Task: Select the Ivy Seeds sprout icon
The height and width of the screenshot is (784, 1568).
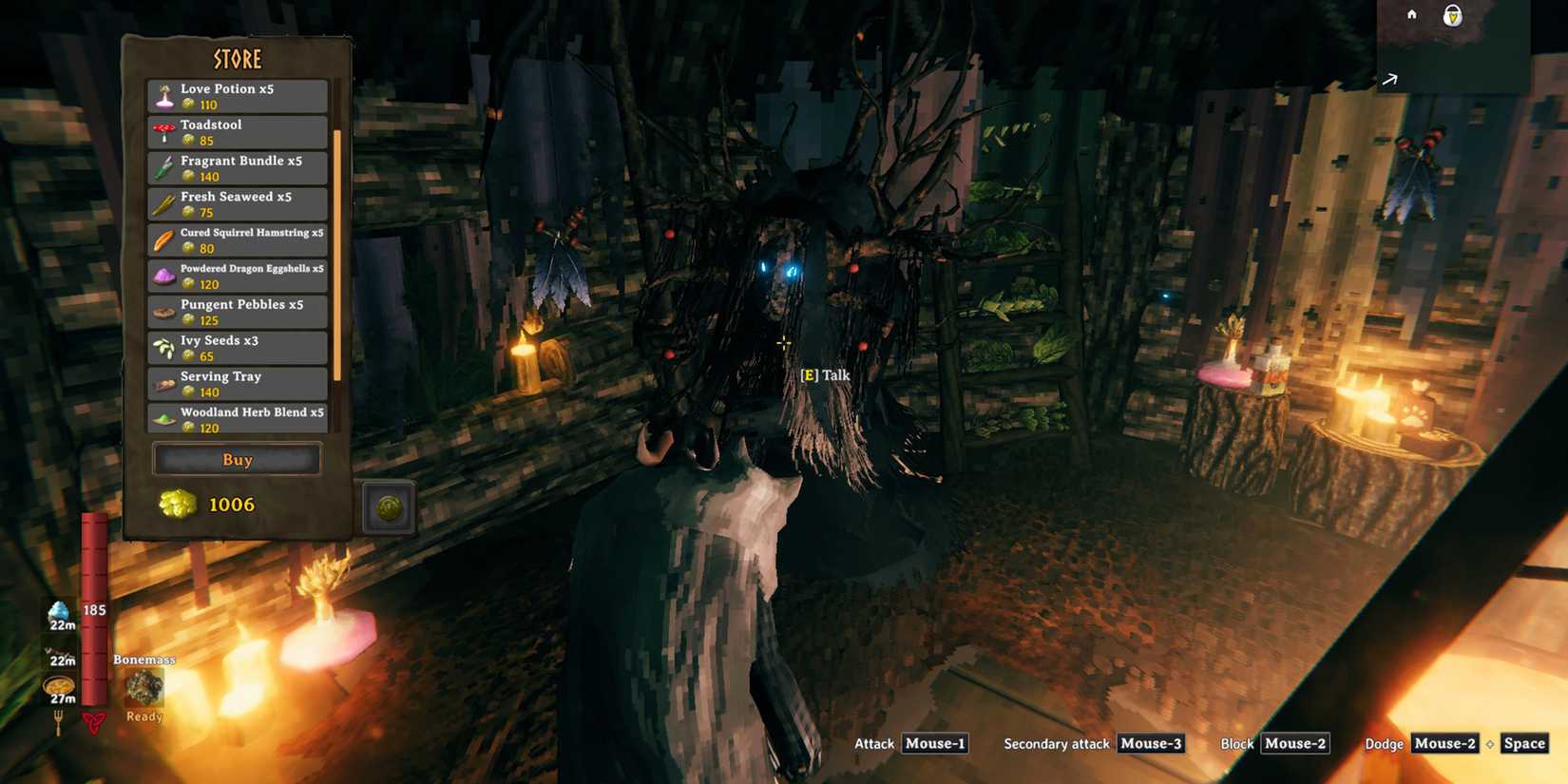Action: 163,347
